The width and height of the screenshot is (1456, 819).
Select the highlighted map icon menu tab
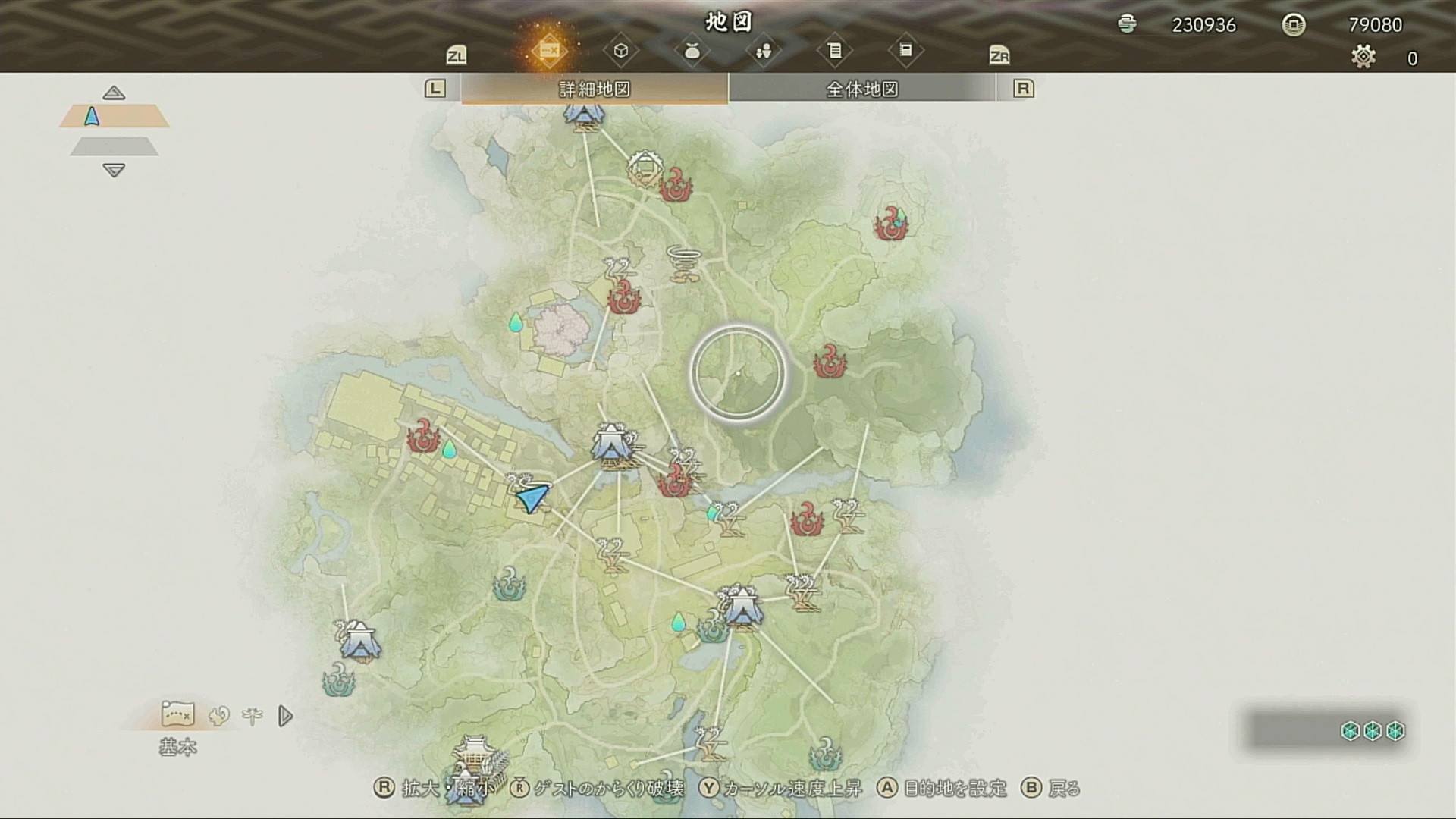click(549, 51)
